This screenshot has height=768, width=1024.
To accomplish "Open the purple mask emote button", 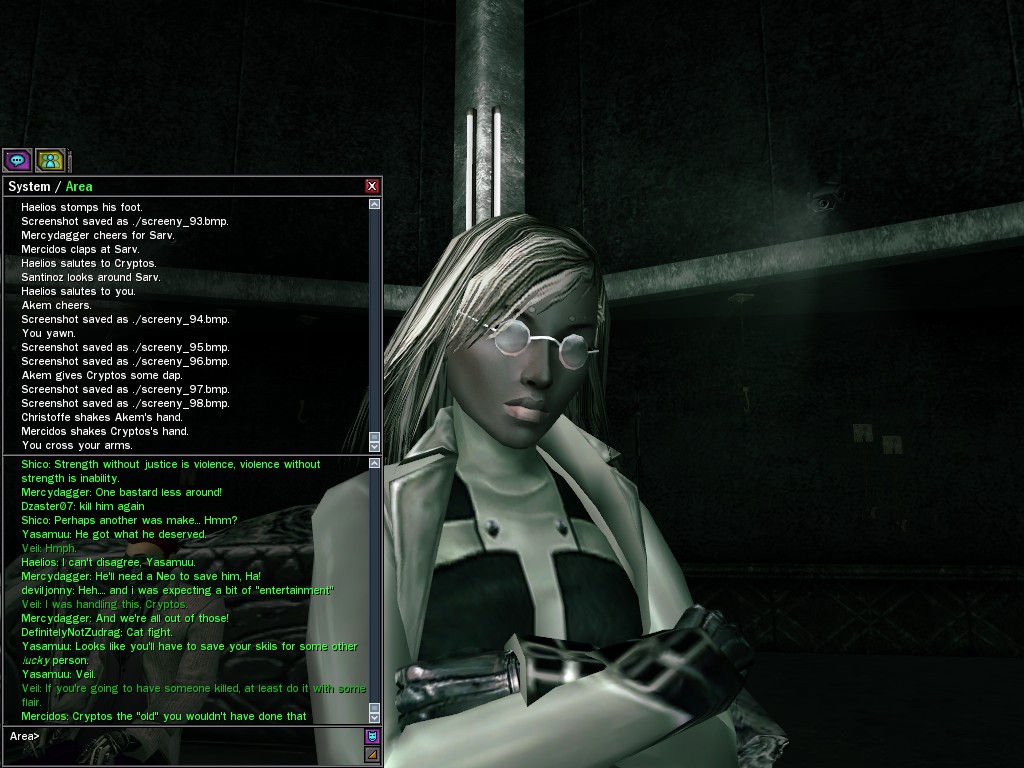I will click(372, 737).
